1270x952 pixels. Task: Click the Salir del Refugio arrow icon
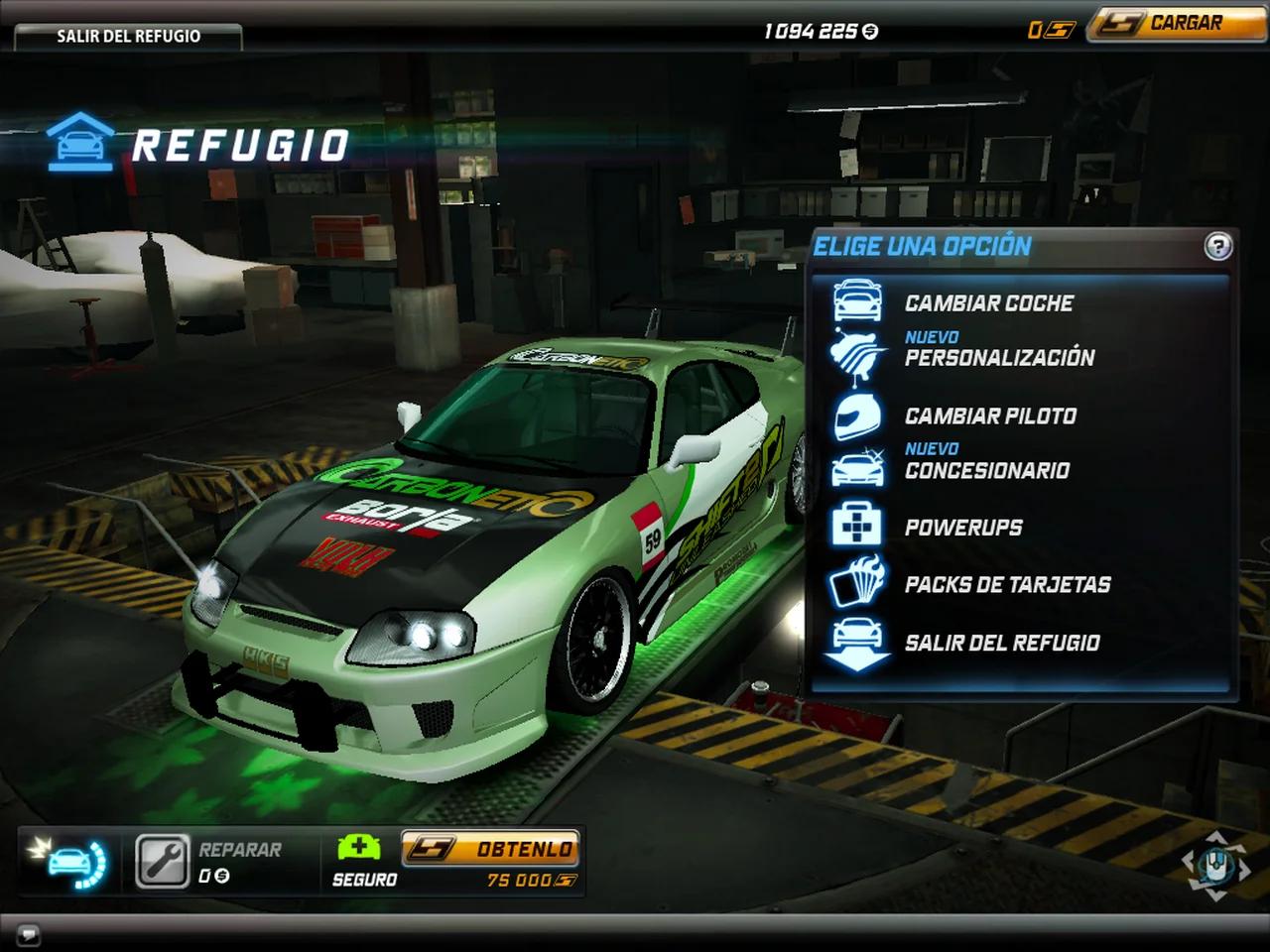[858, 643]
